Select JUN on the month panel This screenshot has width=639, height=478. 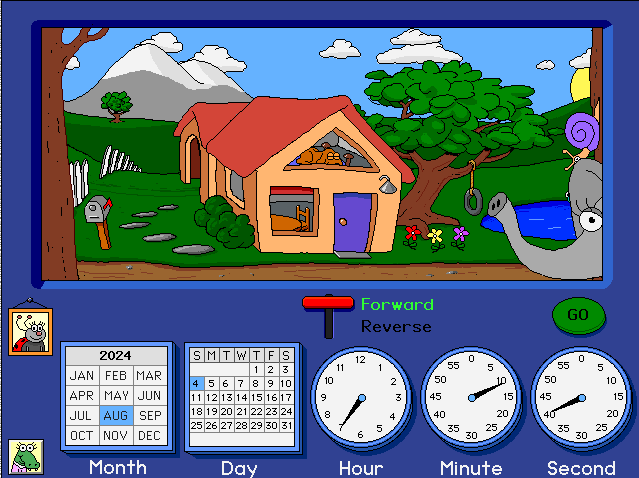(149, 395)
